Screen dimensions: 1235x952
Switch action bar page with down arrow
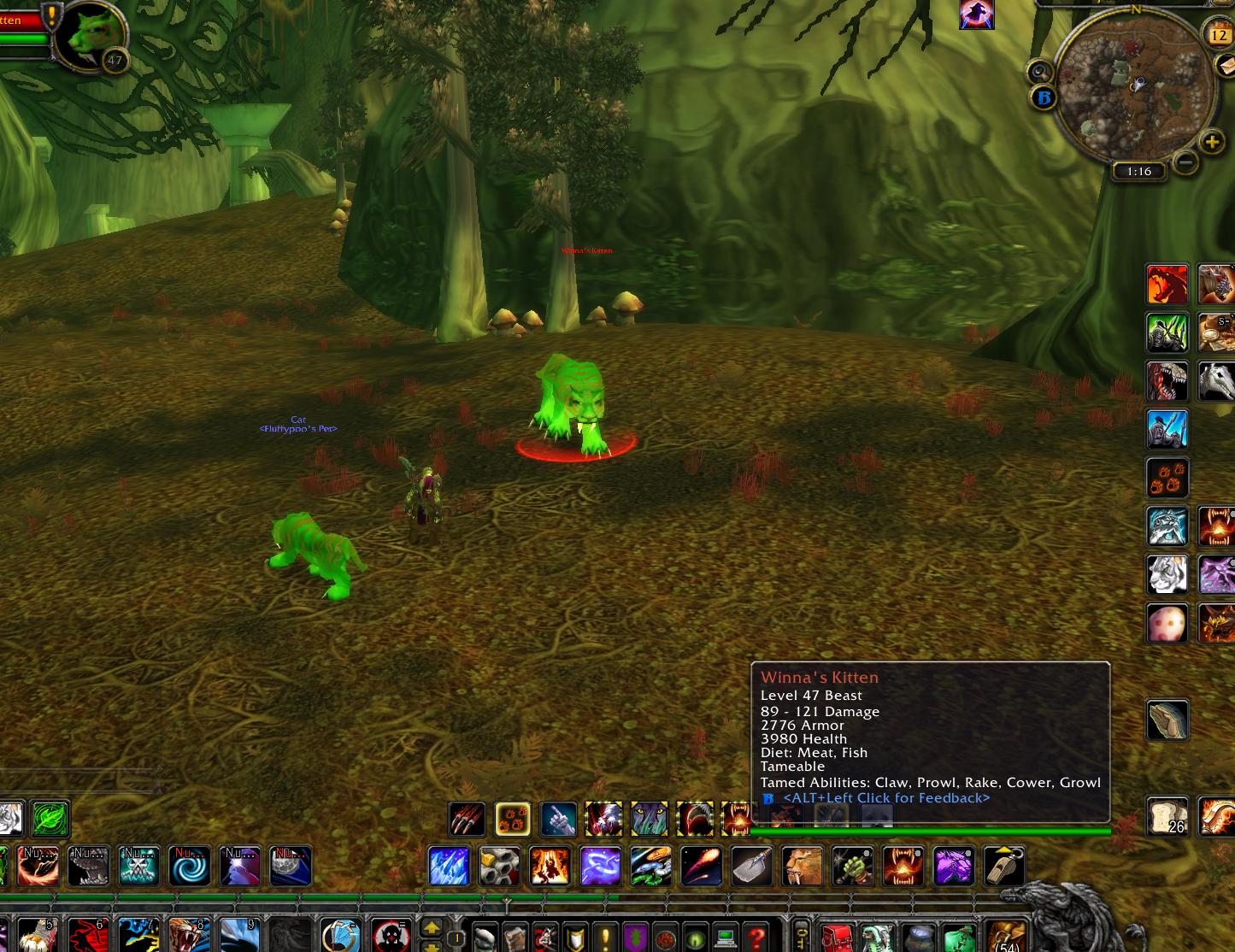click(432, 948)
